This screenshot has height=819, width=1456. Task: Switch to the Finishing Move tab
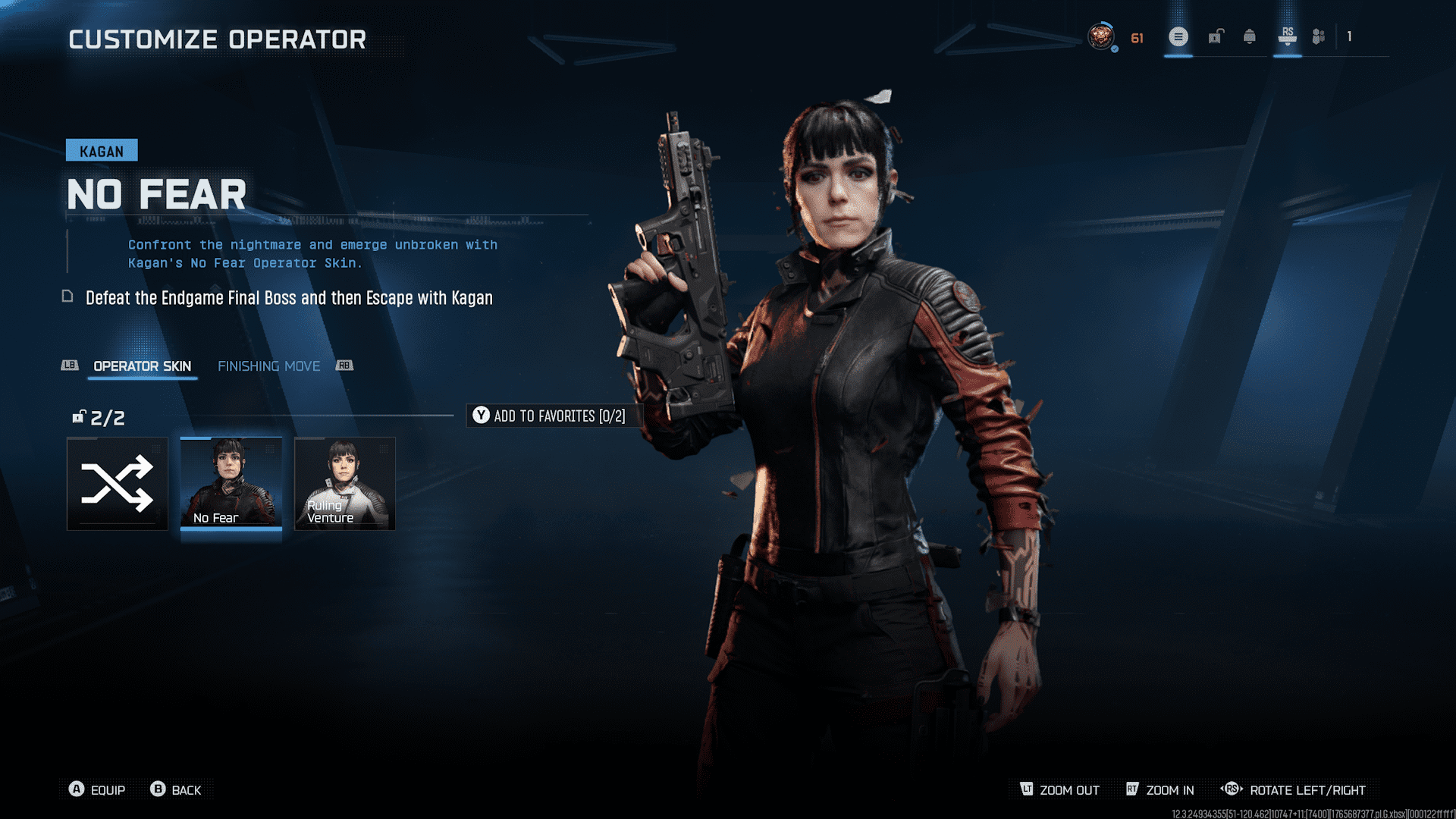coord(268,366)
